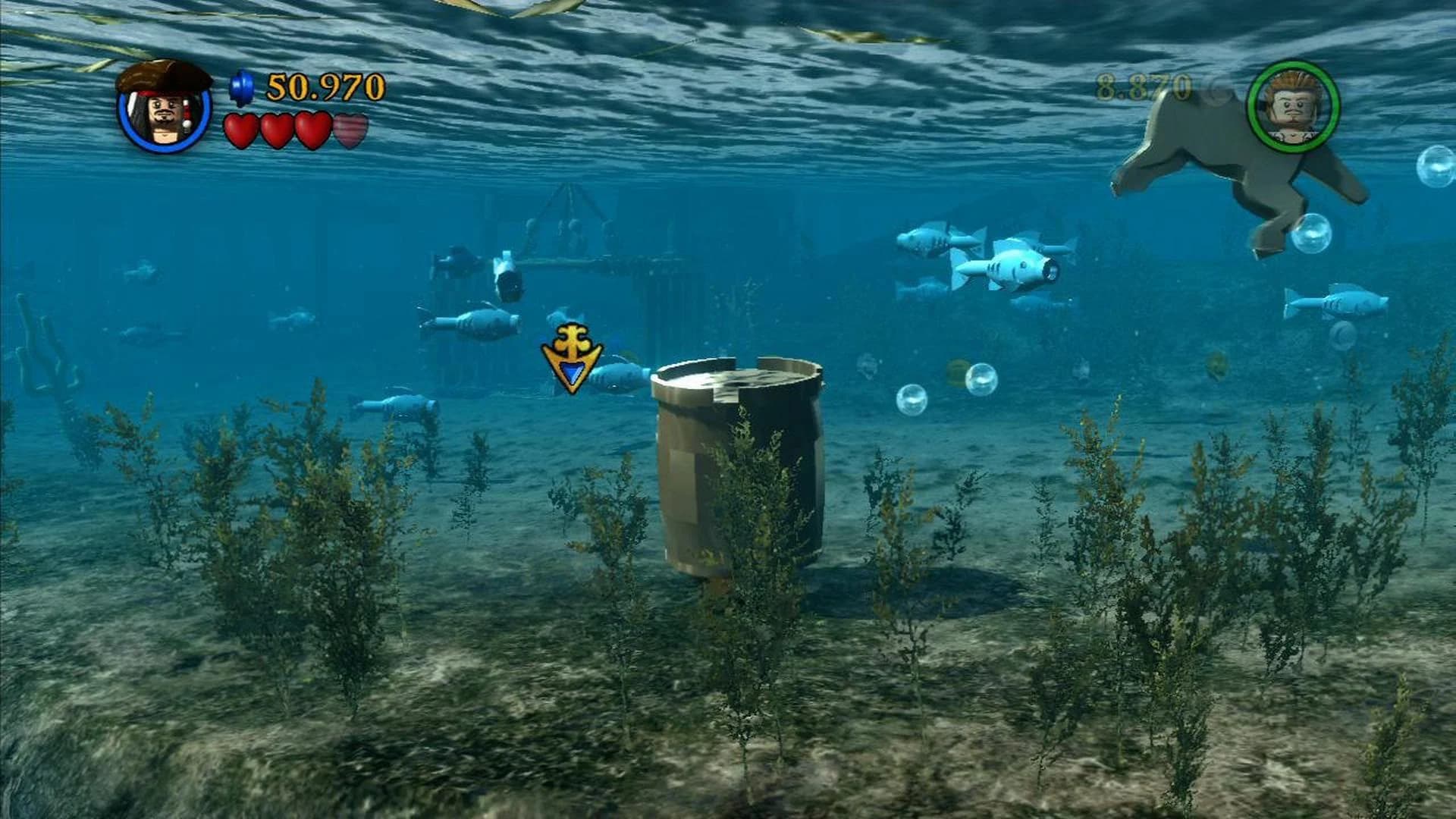This screenshot has width=1456, height=819.
Task: Toggle the second red heart icon
Action: point(276,129)
